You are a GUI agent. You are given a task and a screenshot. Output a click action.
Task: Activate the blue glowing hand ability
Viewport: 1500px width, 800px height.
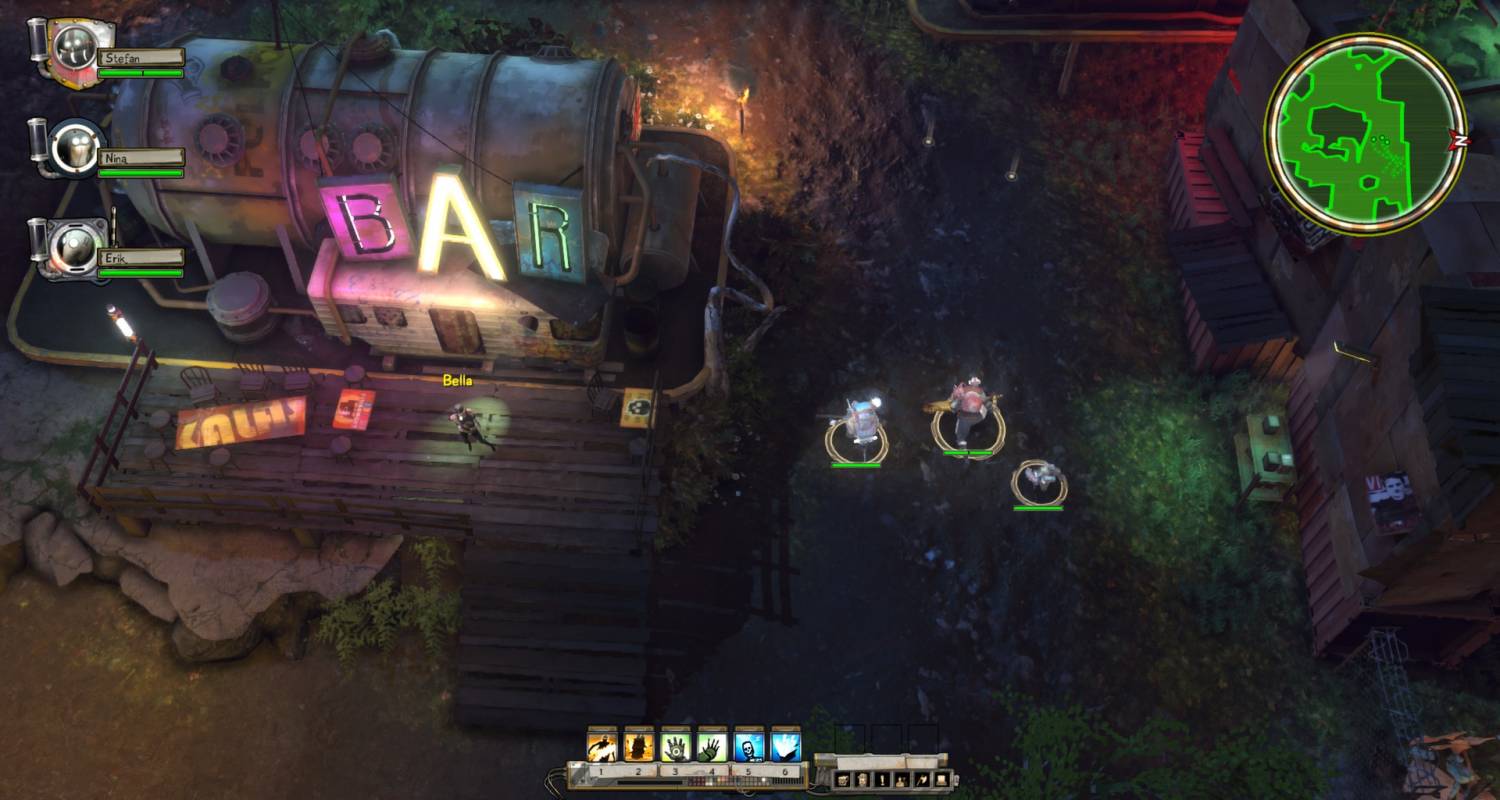pyautogui.click(x=786, y=747)
